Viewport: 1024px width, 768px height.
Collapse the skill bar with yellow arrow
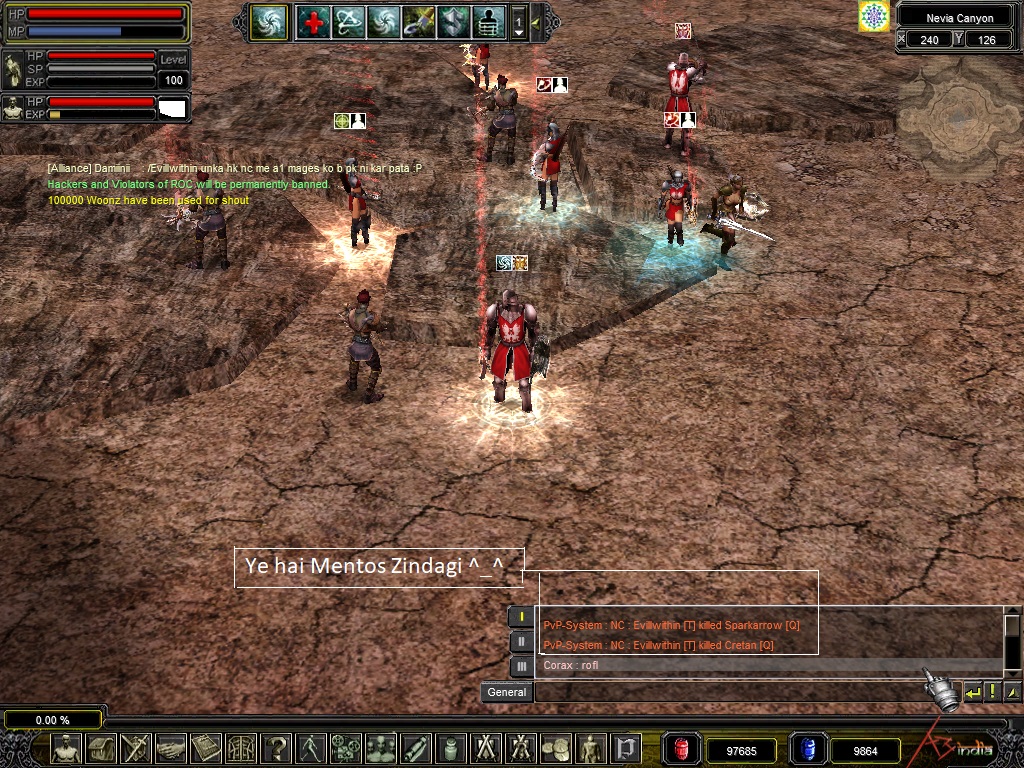point(536,21)
